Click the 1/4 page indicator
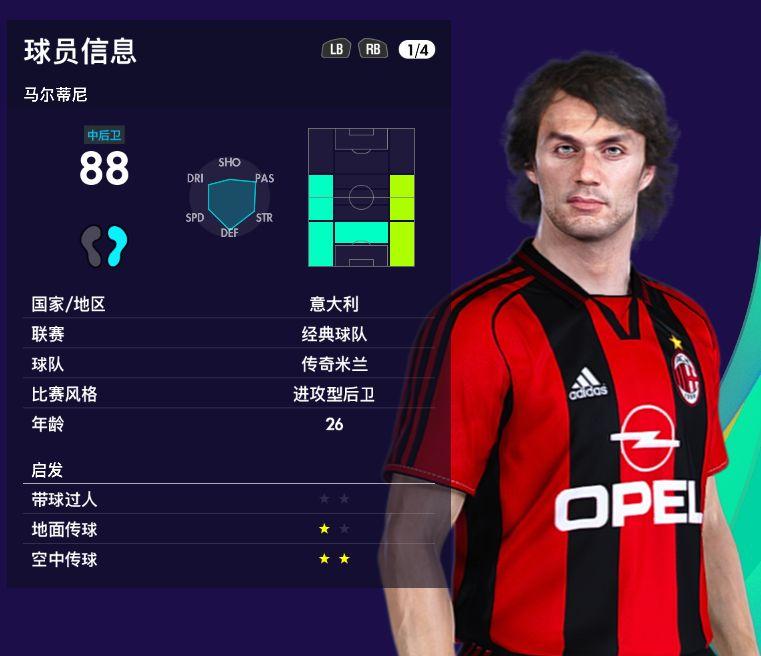Screen dimensions: 761x656 click(416, 49)
